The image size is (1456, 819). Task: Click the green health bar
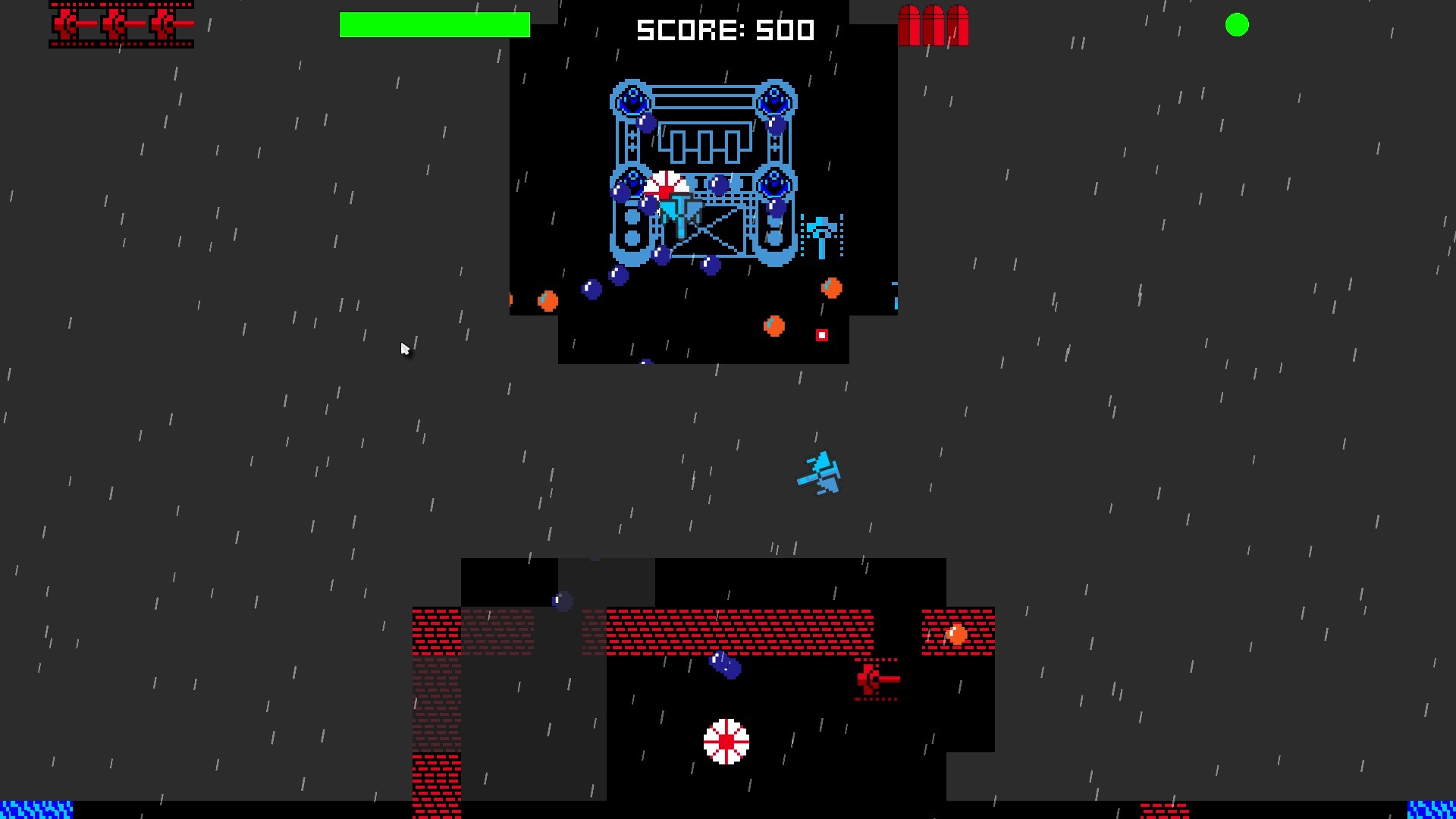(436, 25)
